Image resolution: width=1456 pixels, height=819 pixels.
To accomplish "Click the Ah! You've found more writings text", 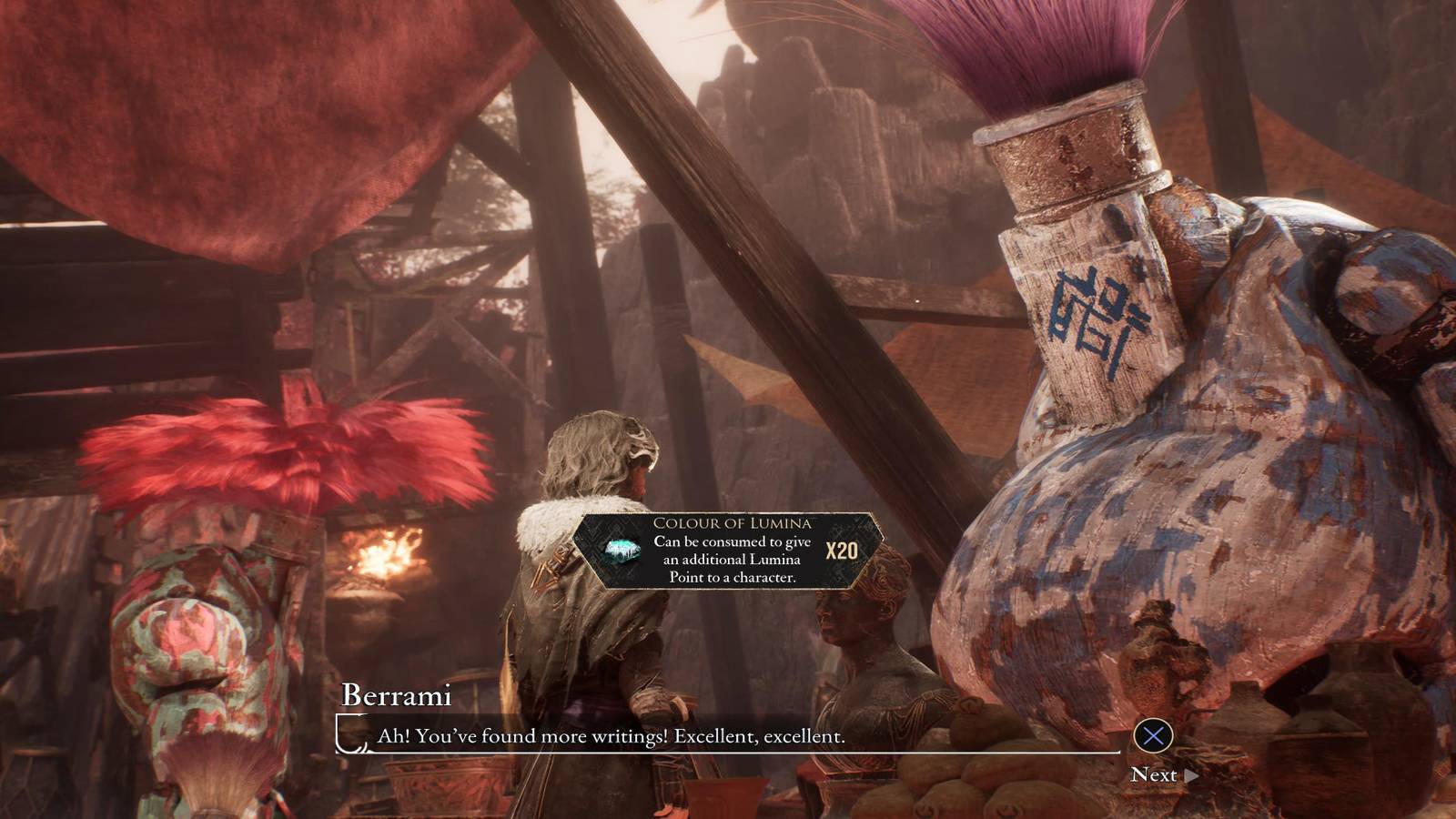I will 608,738.
